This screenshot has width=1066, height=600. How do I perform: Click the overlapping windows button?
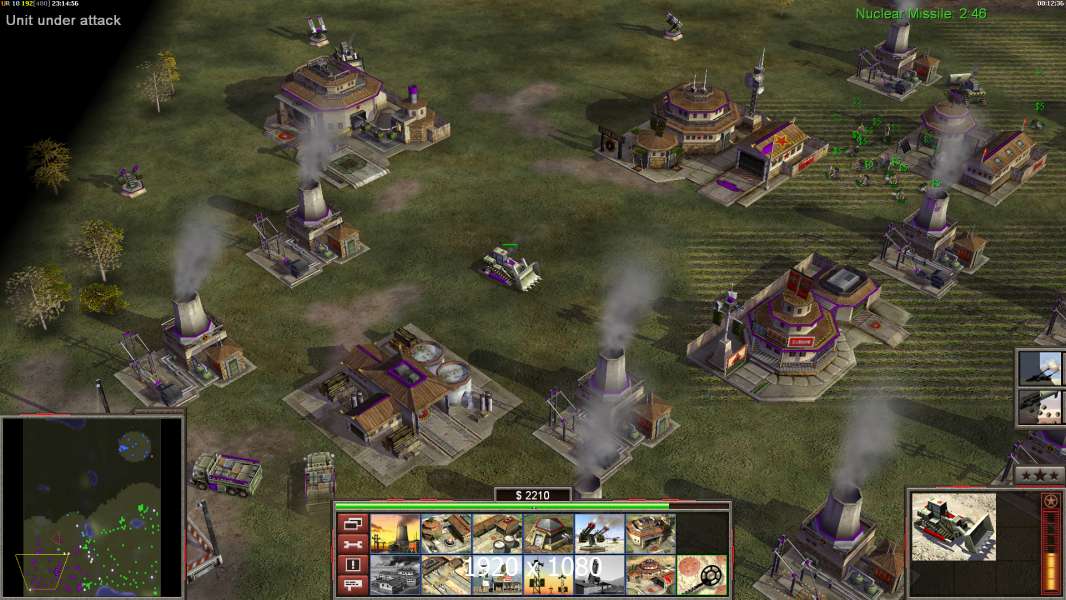(351, 523)
